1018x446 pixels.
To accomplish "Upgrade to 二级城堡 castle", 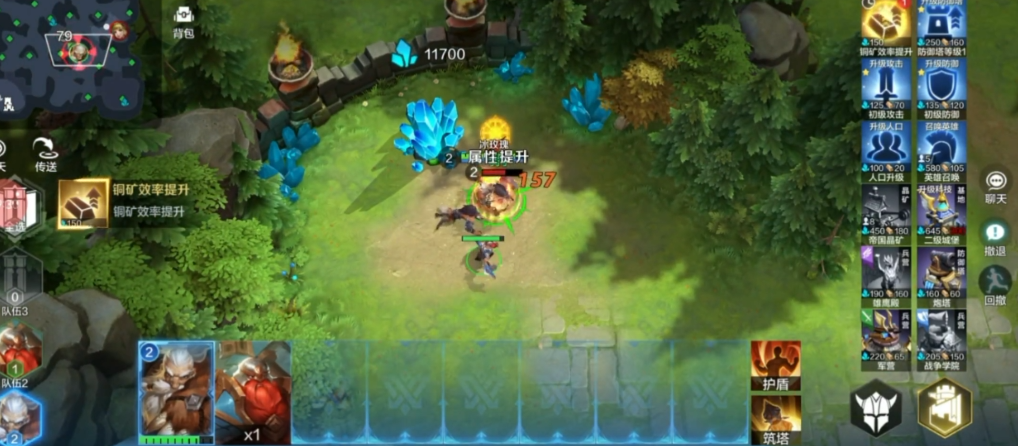I will (x=940, y=210).
